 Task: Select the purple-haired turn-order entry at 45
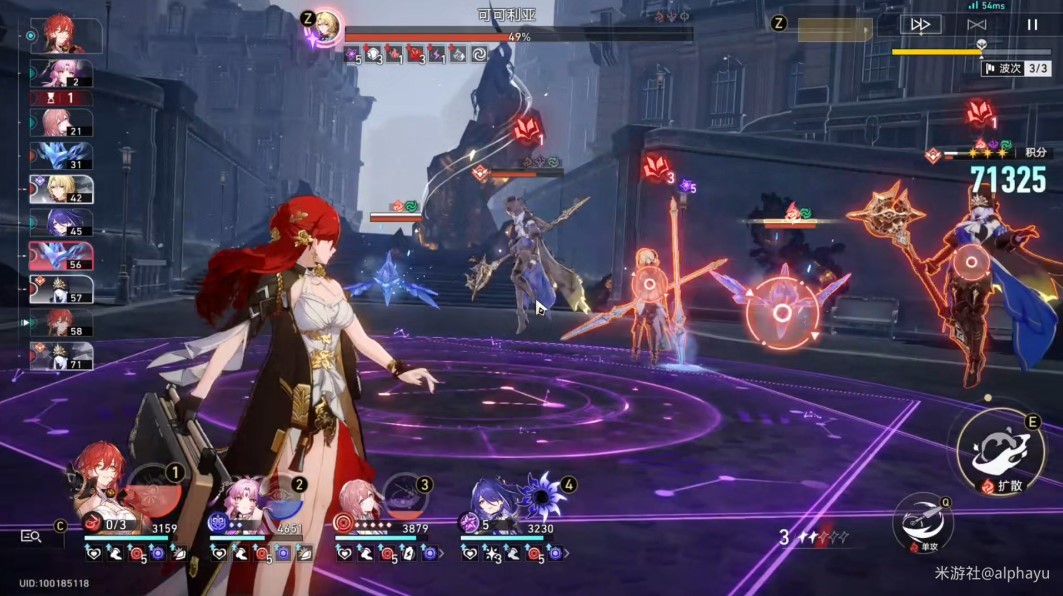pos(61,222)
